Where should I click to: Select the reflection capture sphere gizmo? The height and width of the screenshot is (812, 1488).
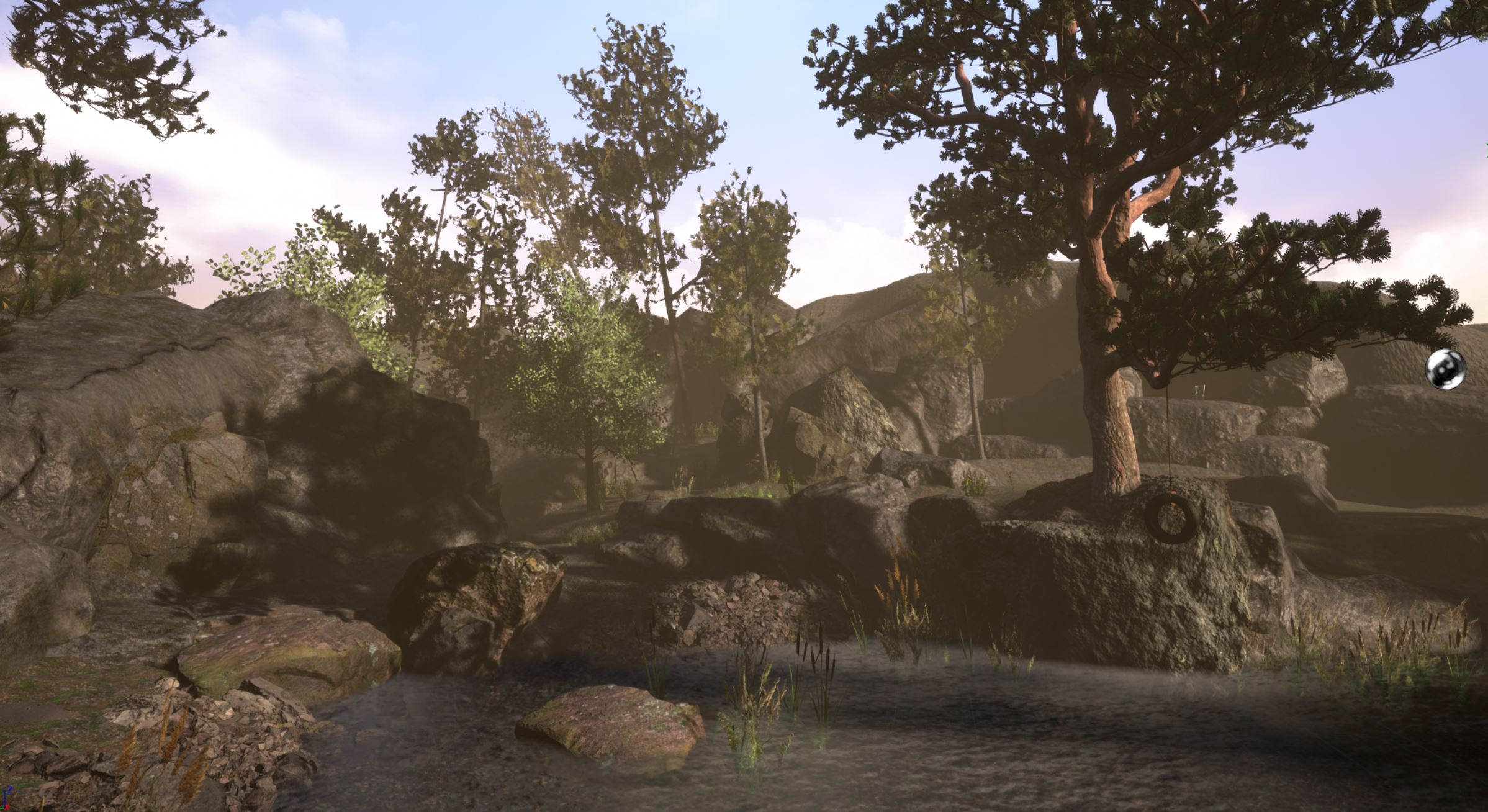point(1445,370)
